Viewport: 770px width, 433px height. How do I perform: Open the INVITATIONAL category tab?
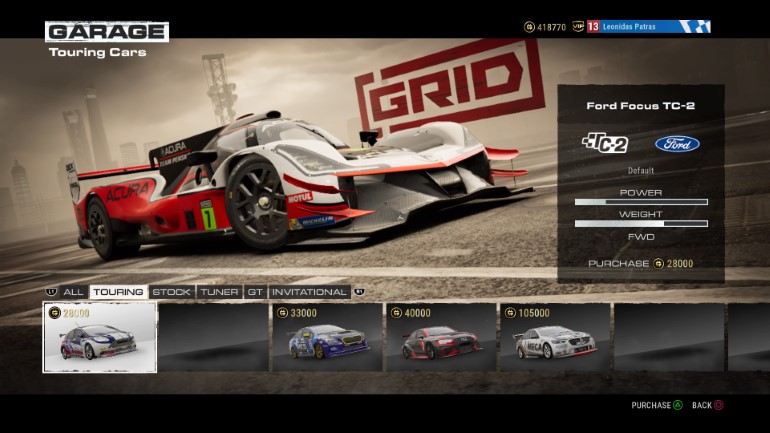(x=309, y=292)
